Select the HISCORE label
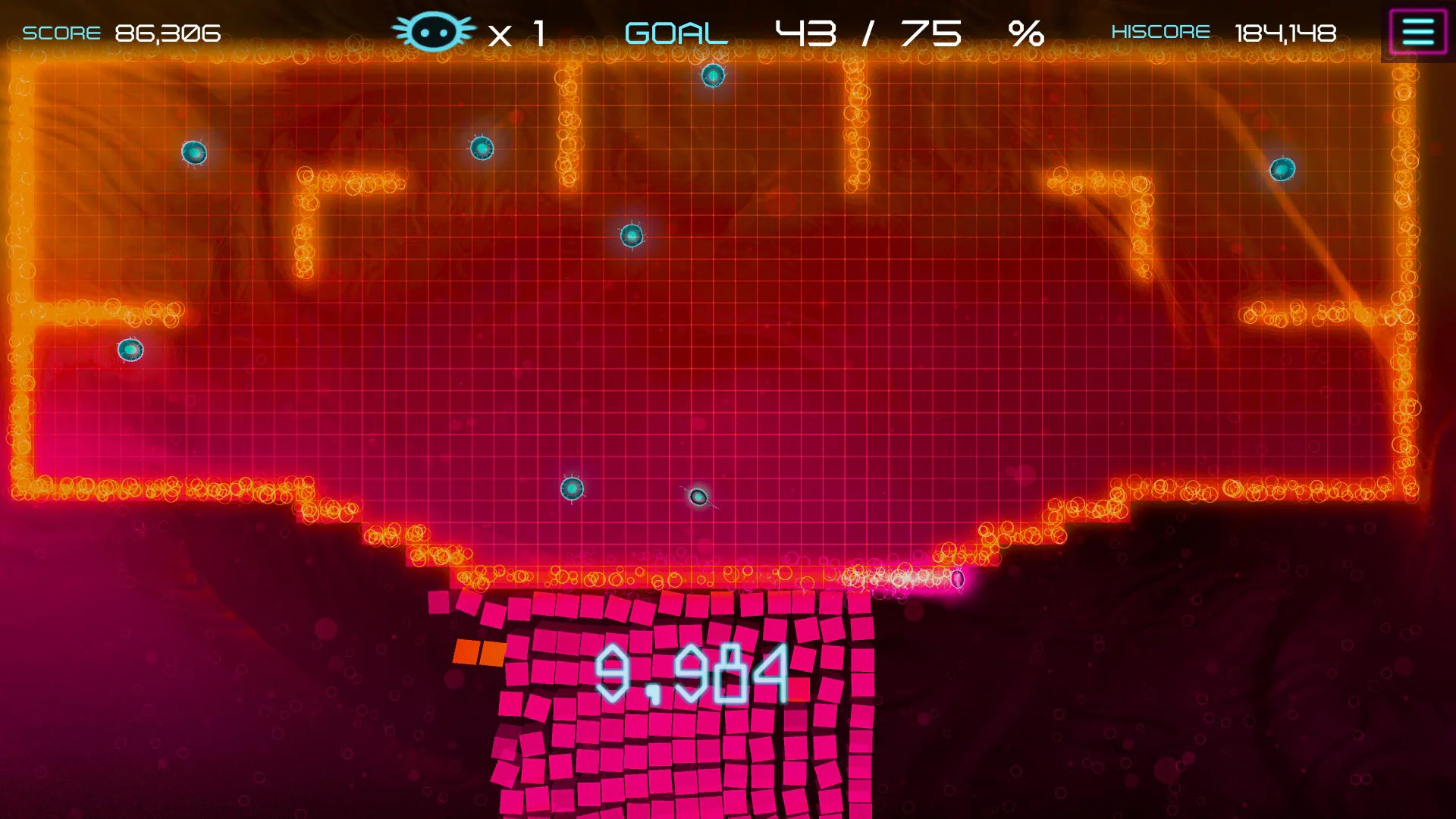1456x819 pixels. [1161, 32]
